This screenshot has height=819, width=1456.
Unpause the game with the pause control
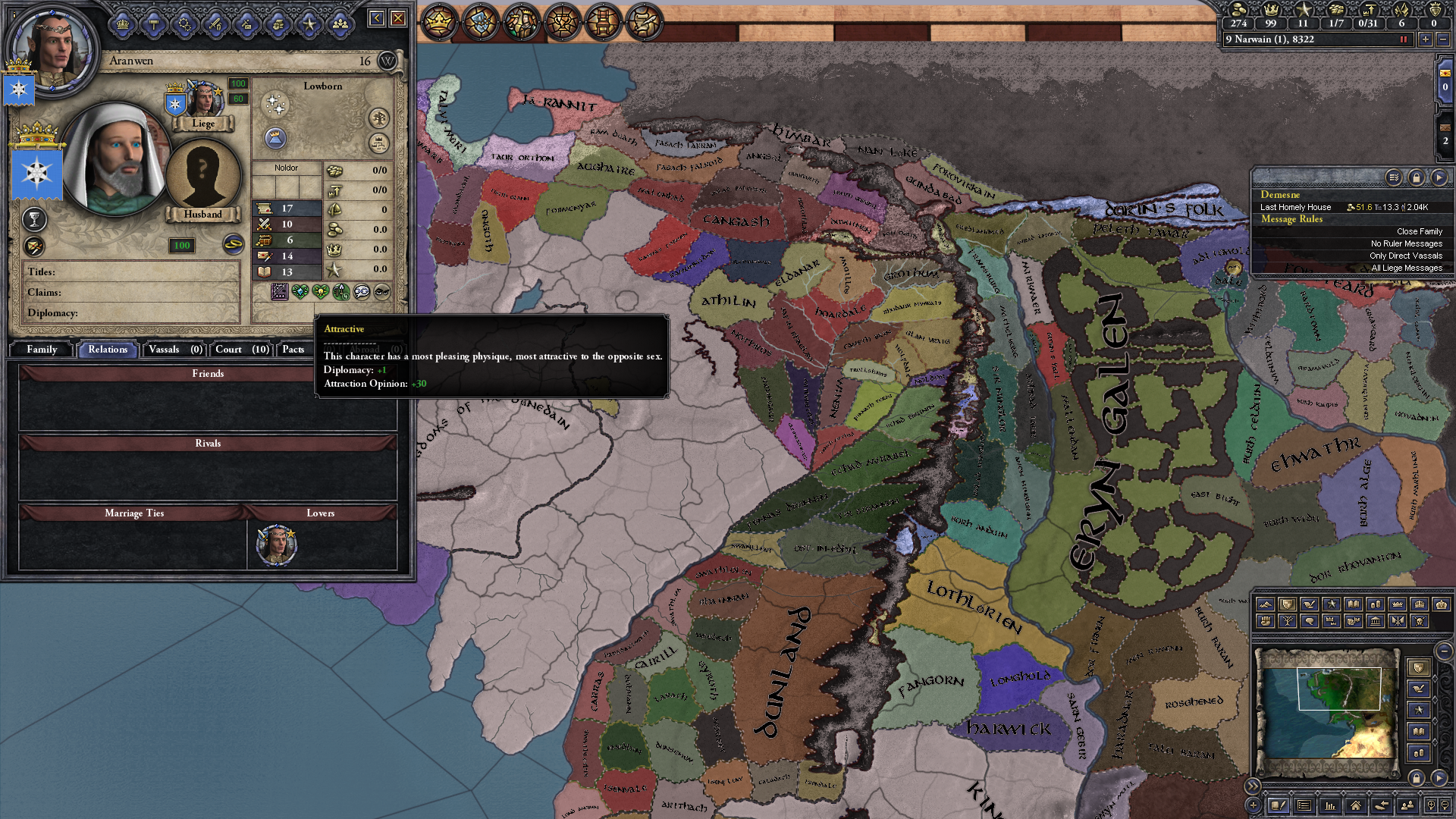1404,39
